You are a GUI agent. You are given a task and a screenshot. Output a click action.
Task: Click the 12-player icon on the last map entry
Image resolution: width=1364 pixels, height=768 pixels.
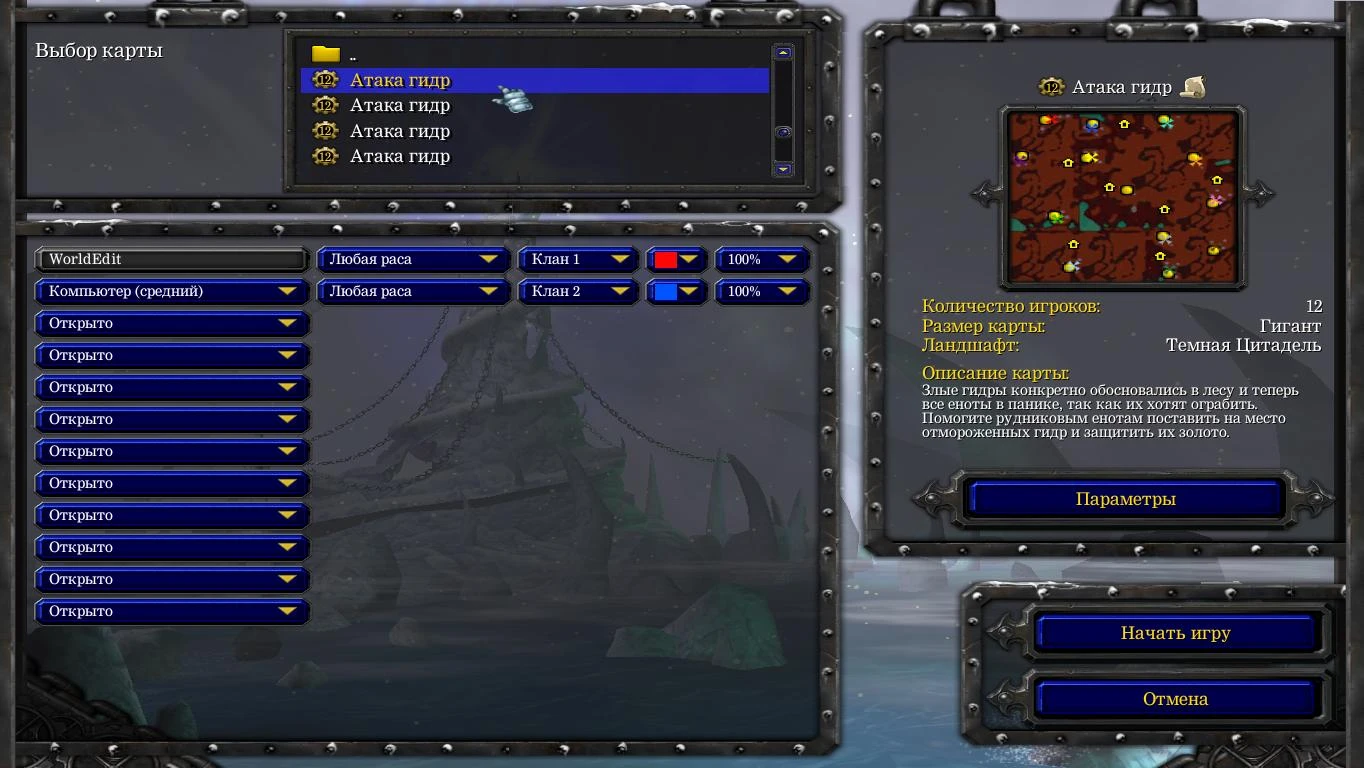coord(325,156)
